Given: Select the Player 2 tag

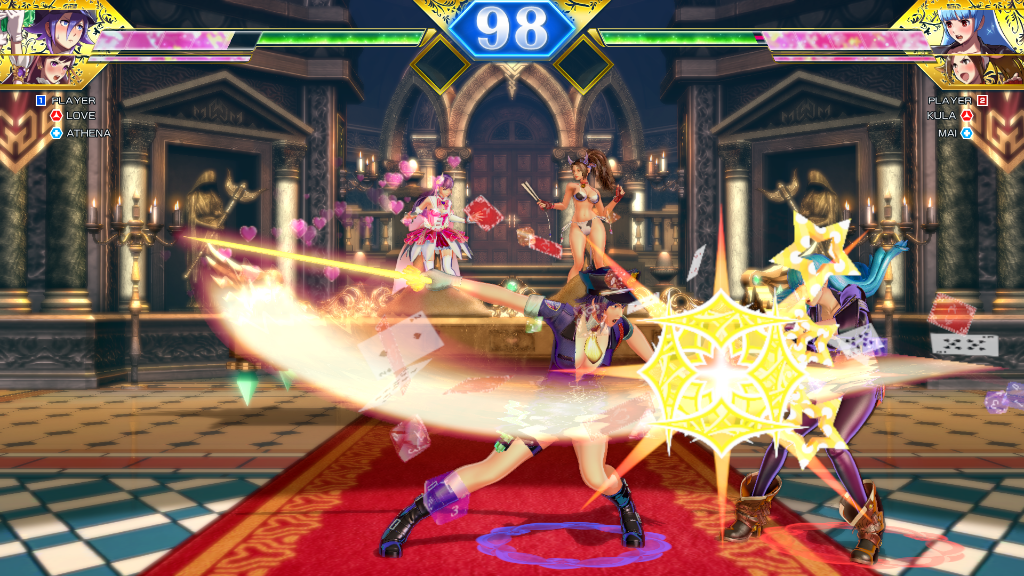Looking at the screenshot, I should (x=957, y=100).
